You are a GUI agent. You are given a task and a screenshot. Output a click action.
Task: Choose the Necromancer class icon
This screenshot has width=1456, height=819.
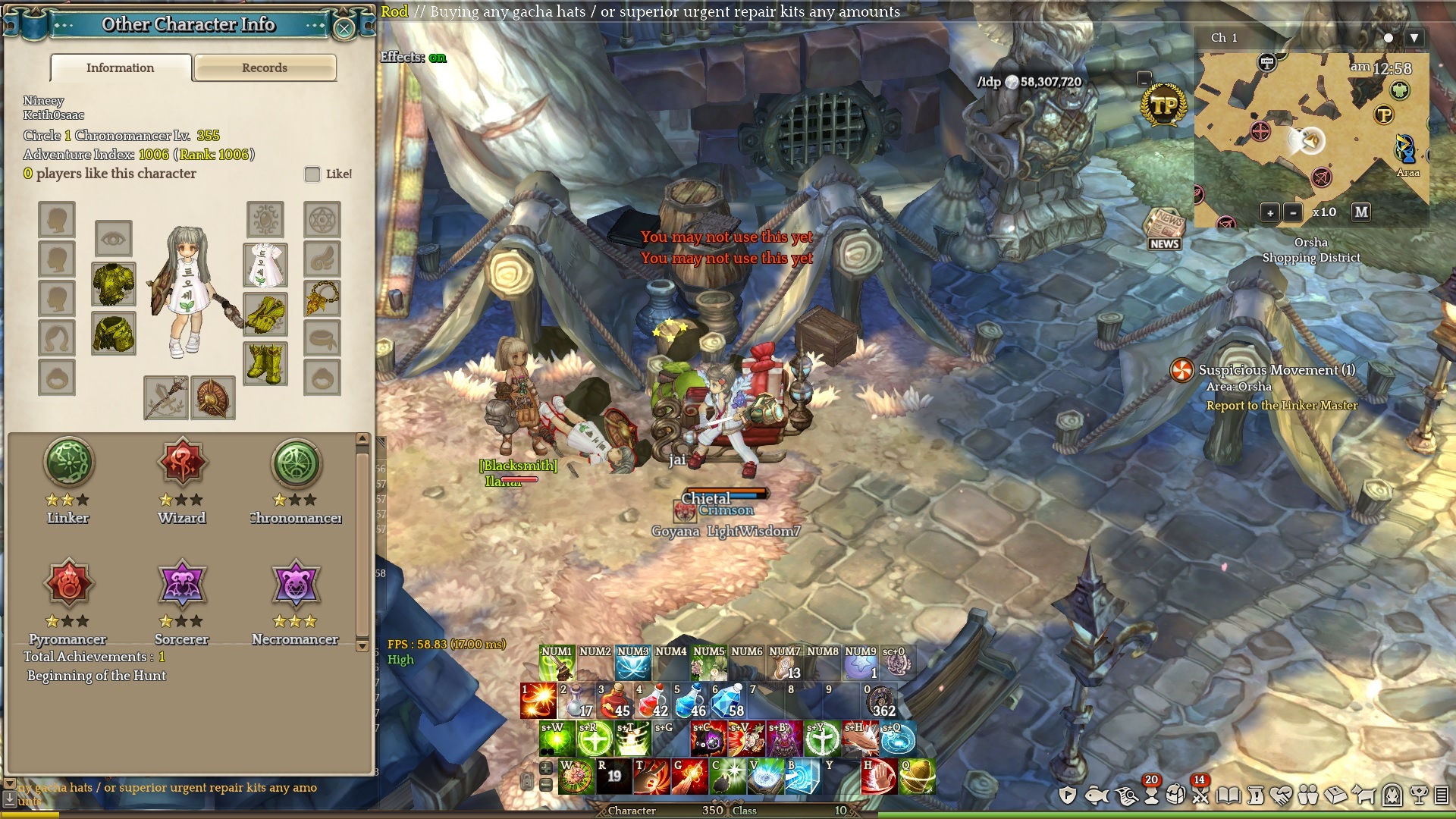(x=295, y=585)
